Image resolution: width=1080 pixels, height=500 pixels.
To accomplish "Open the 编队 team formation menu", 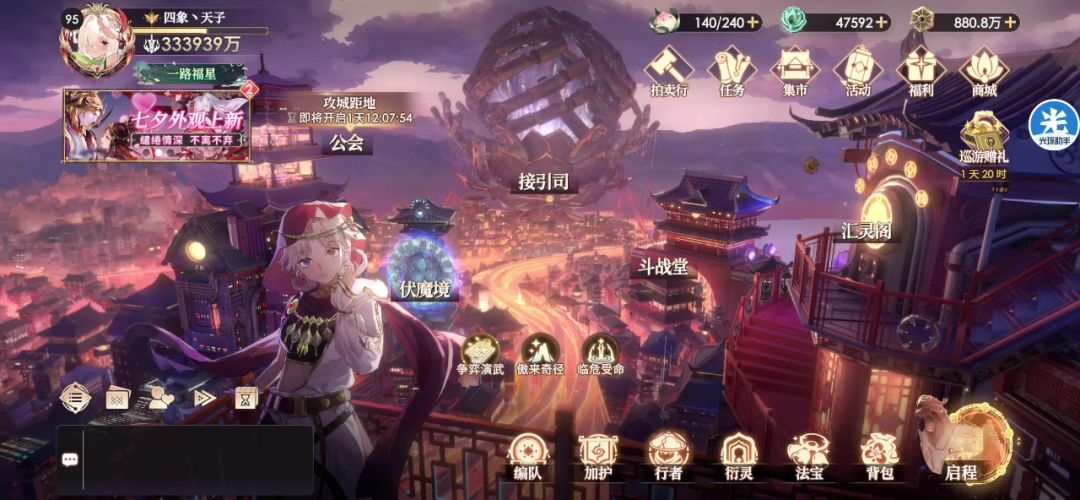I will [x=527, y=456].
